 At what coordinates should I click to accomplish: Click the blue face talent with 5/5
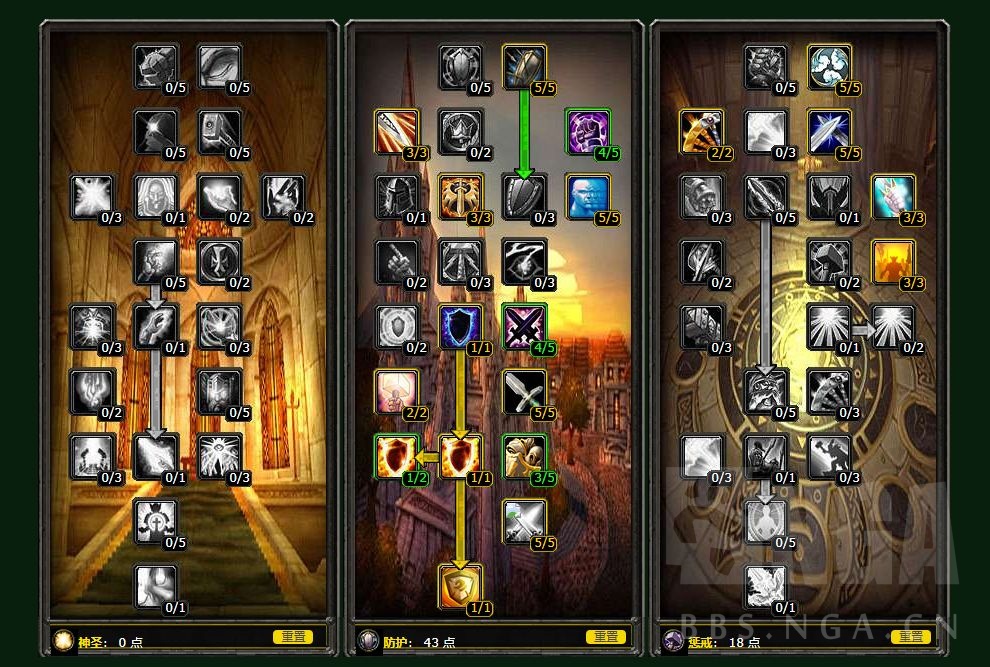pos(587,196)
